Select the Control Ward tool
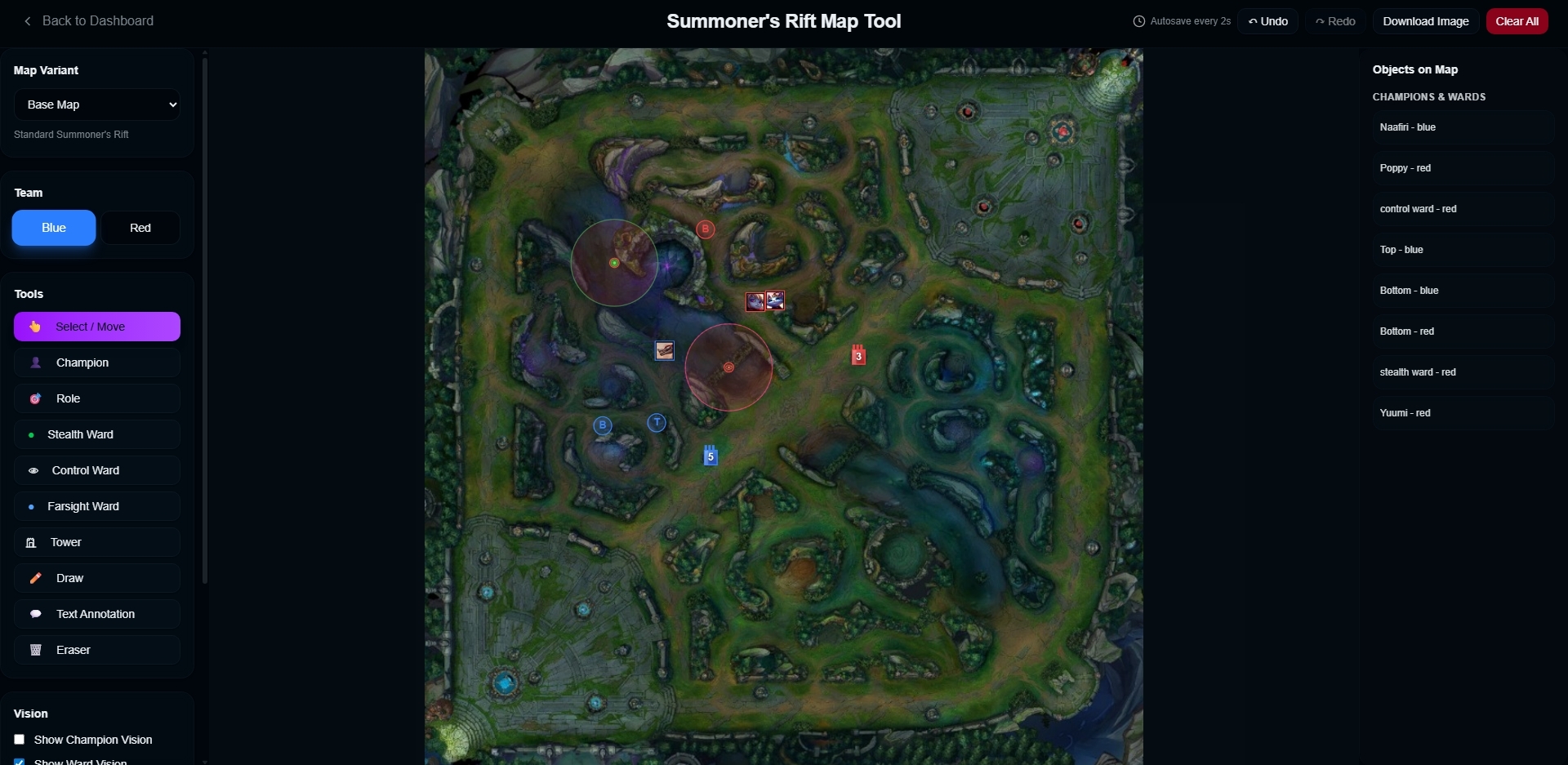This screenshot has height=765, width=1568. click(97, 469)
